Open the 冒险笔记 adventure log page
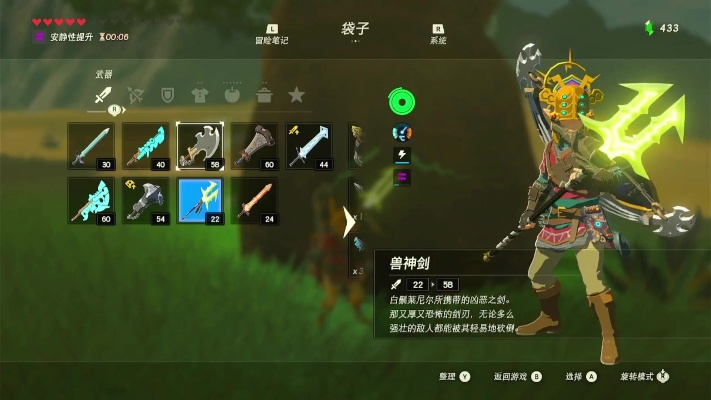The width and height of the screenshot is (711, 400). 272,35
